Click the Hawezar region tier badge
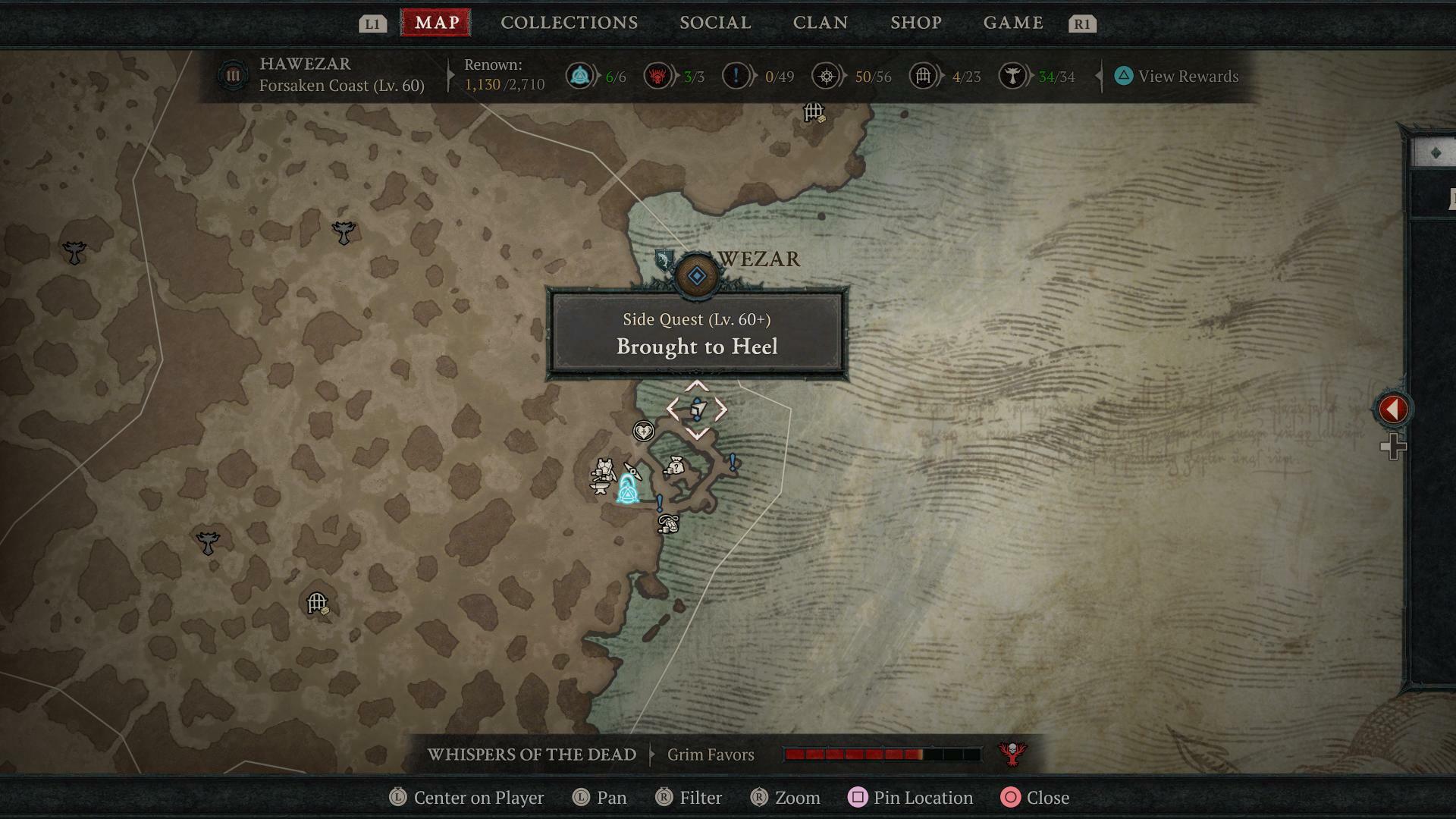The image size is (1456, 819). (233, 76)
